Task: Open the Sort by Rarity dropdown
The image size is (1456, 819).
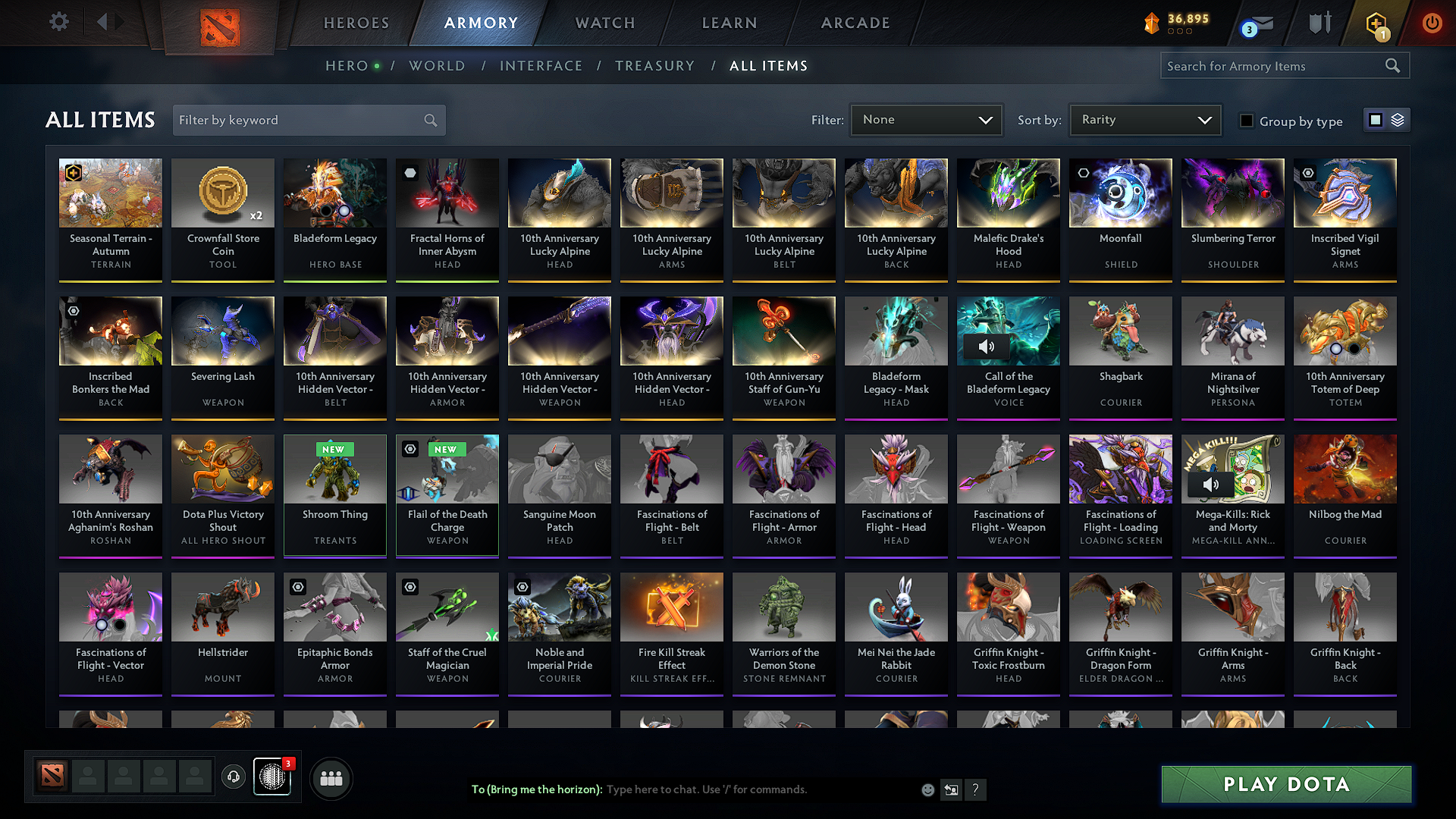Action: (x=1144, y=119)
